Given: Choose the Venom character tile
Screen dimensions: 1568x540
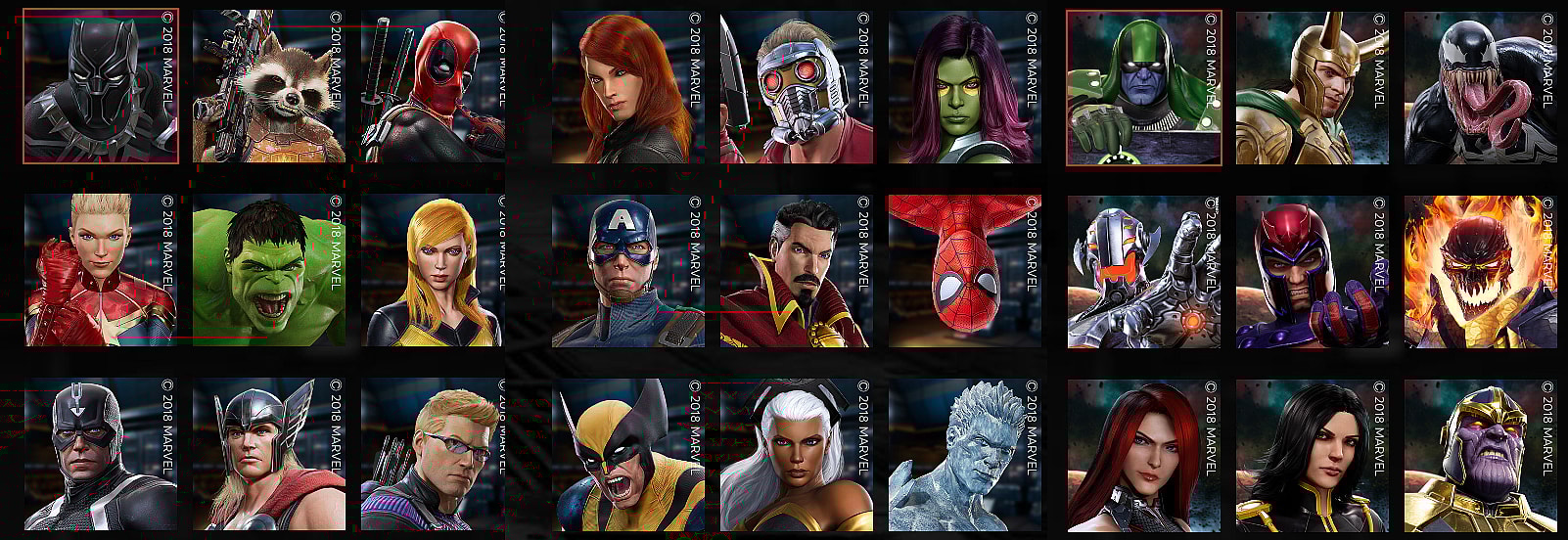Looking at the screenshot, I should point(1480,88).
